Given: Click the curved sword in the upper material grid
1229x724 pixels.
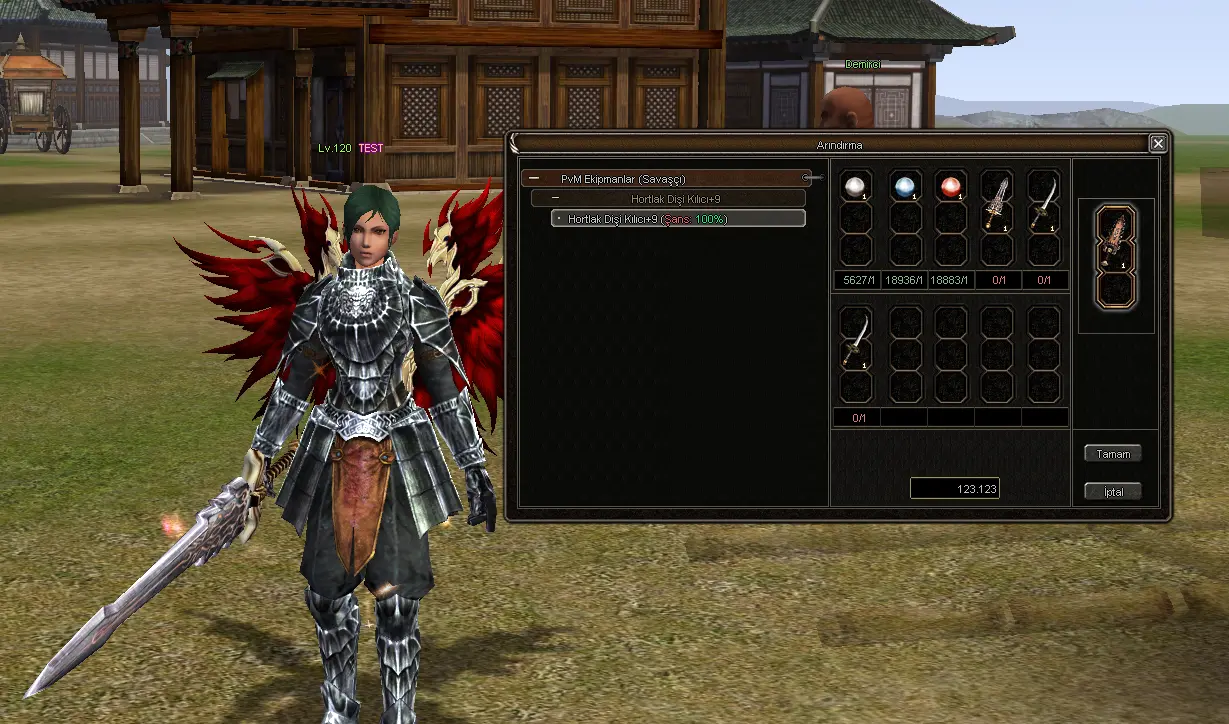Looking at the screenshot, I should pos(1043,199).
